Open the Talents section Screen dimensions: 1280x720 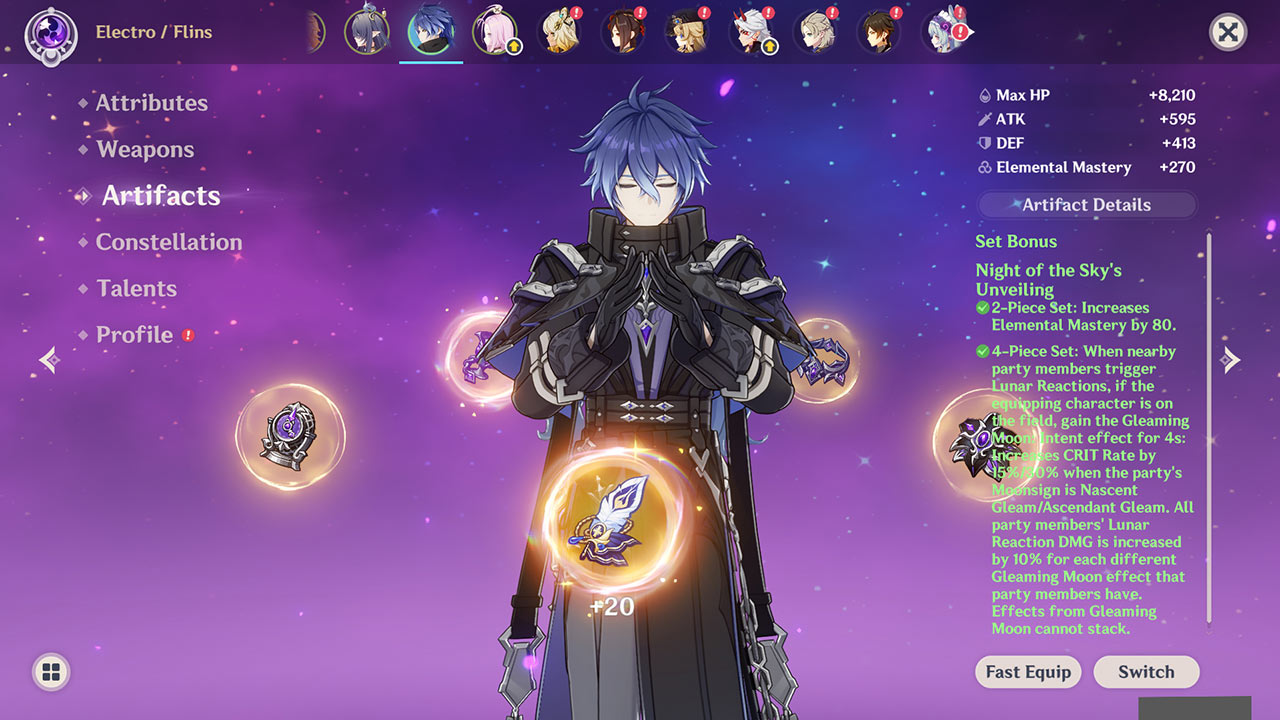coord(135,288)
